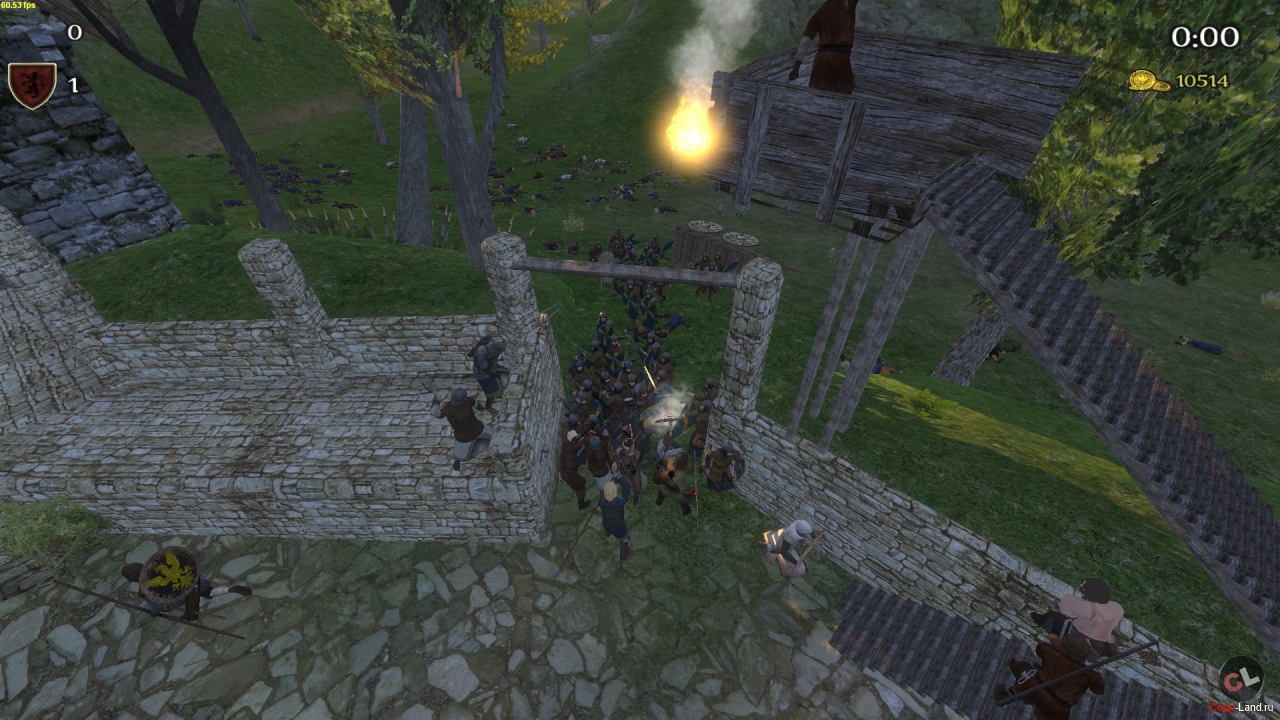This screenshot has height=720, width=1280.
Task: Click the gold coins icon
Action: [1149, 81]
